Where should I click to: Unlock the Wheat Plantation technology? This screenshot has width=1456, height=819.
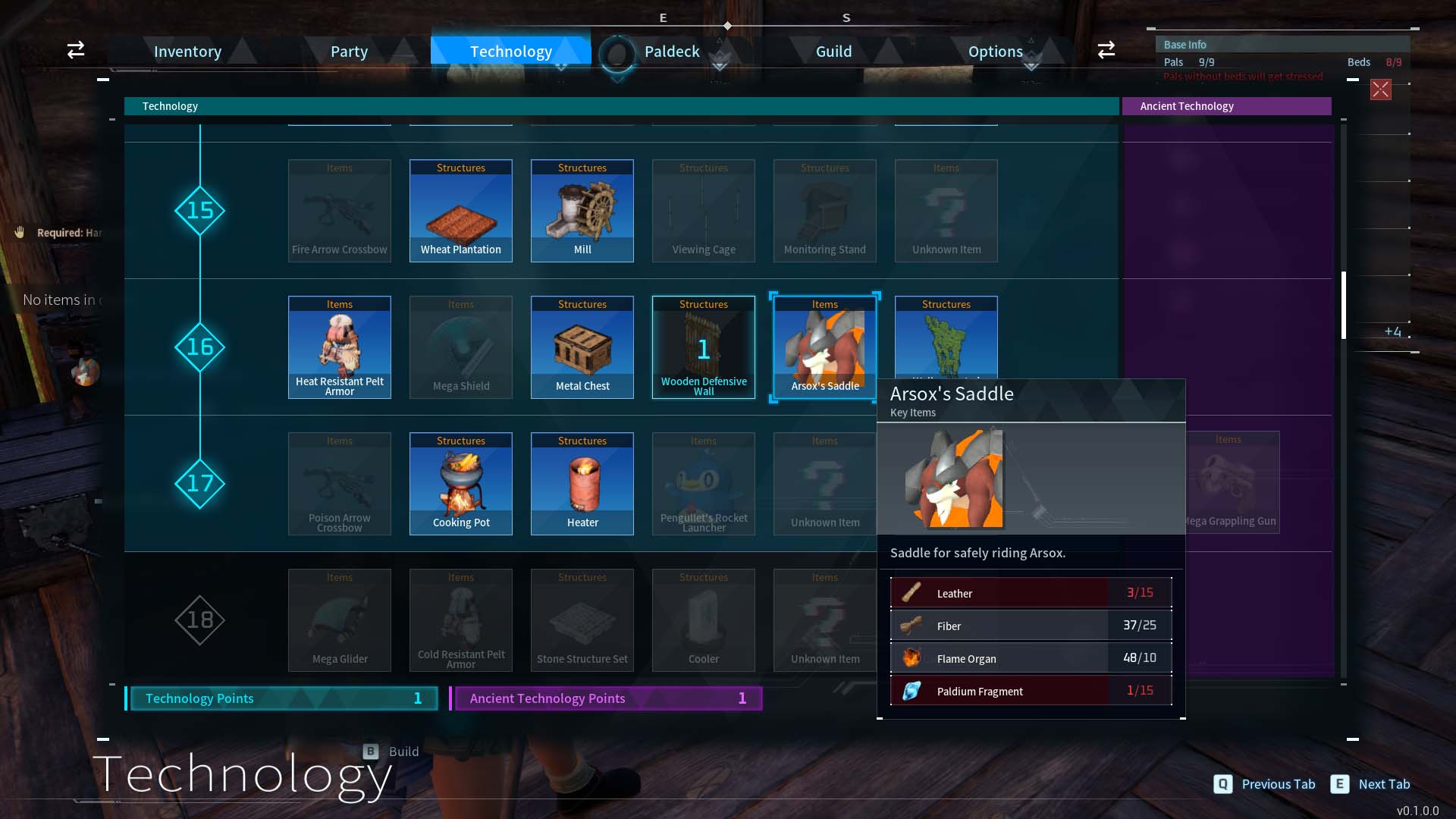[461, 211]
